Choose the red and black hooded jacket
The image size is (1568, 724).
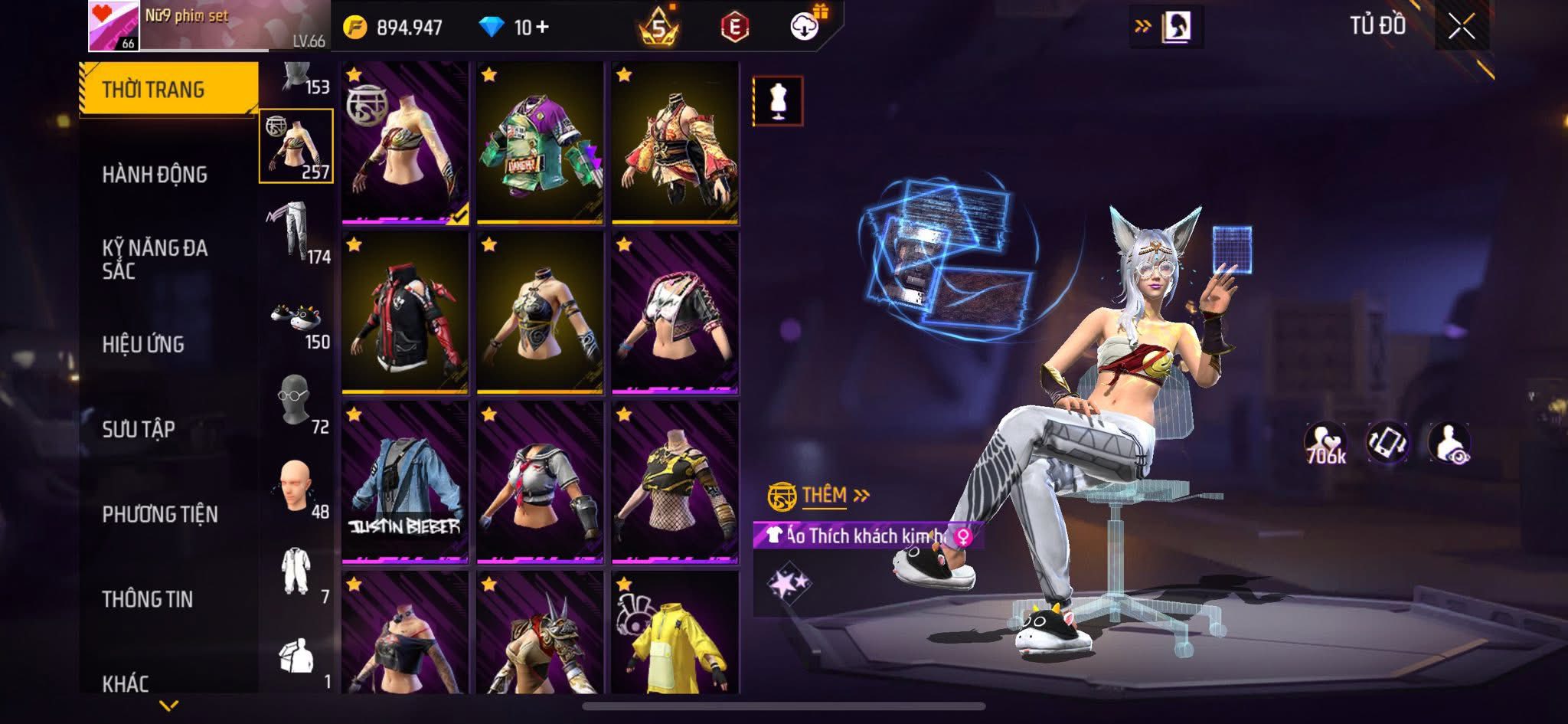click(405, 313)
